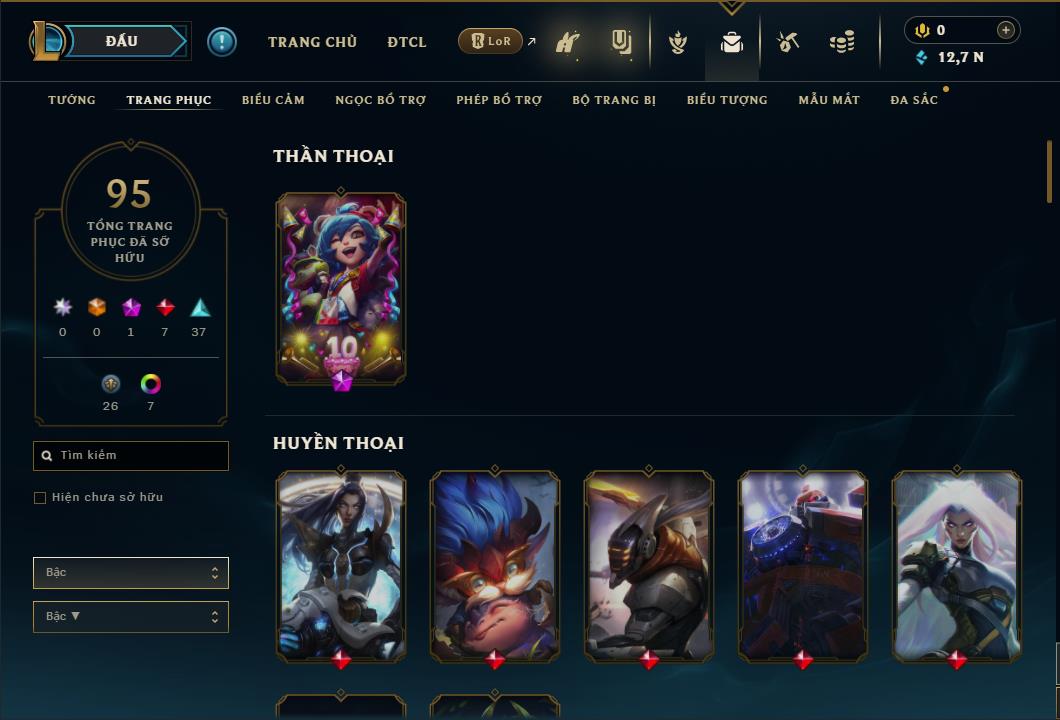Launch the LoR link button
Image resolution: width=1060 pixels, height=720 pixels.
click(x=491, y=41)
